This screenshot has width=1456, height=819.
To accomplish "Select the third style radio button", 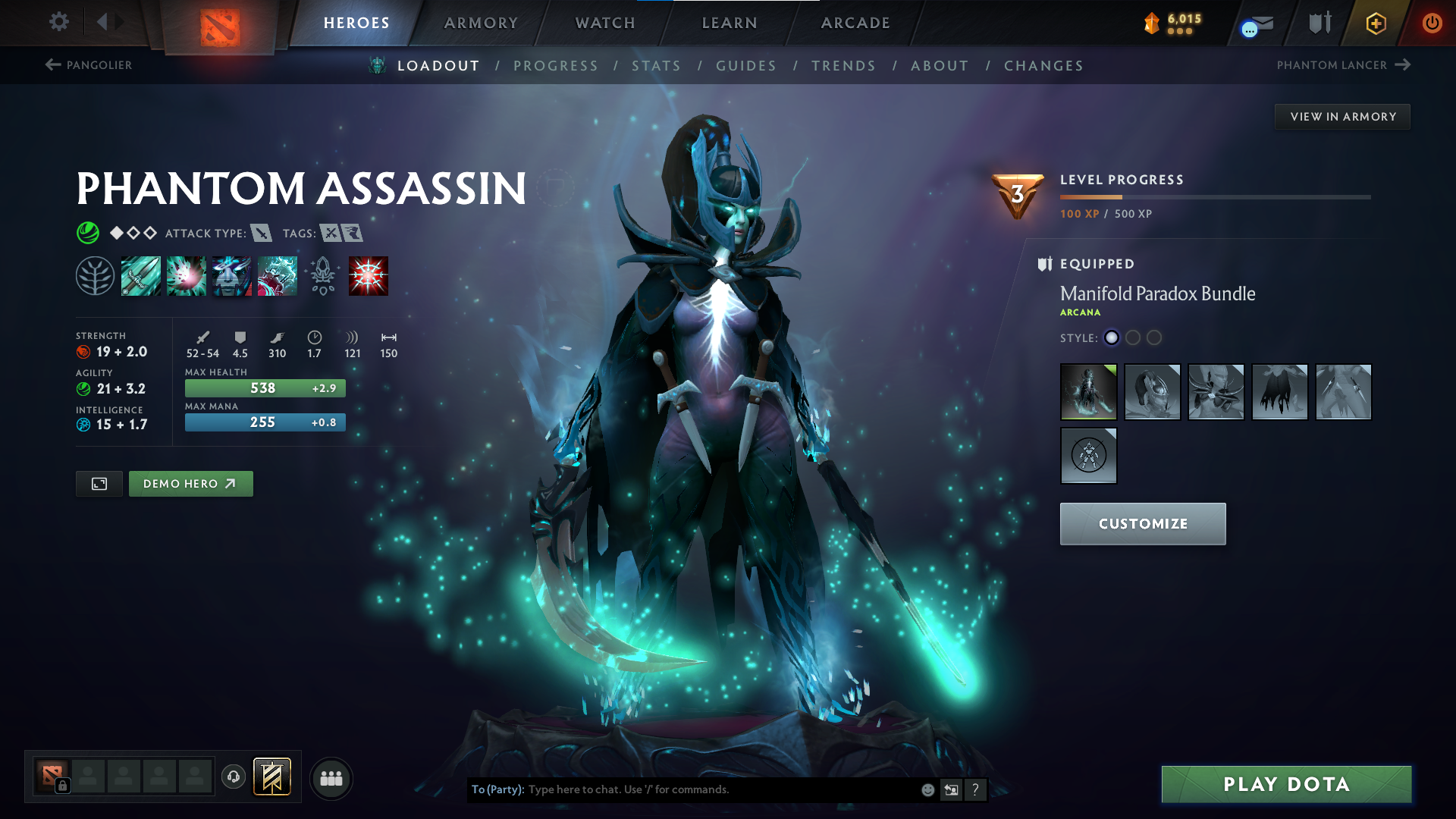I will [x=1154, y=338].
